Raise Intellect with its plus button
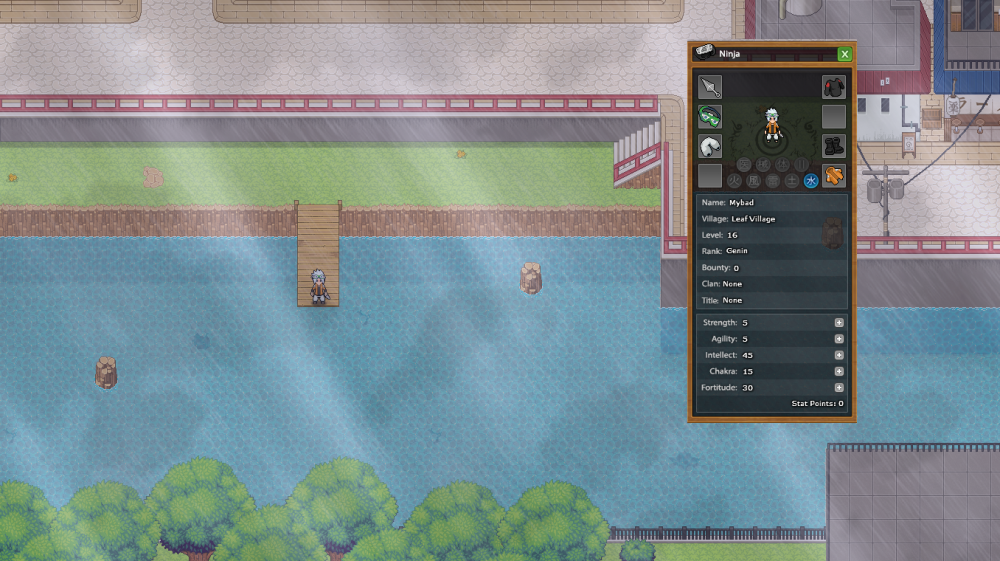The image size is (1000, 561). (x=839, y=355)
